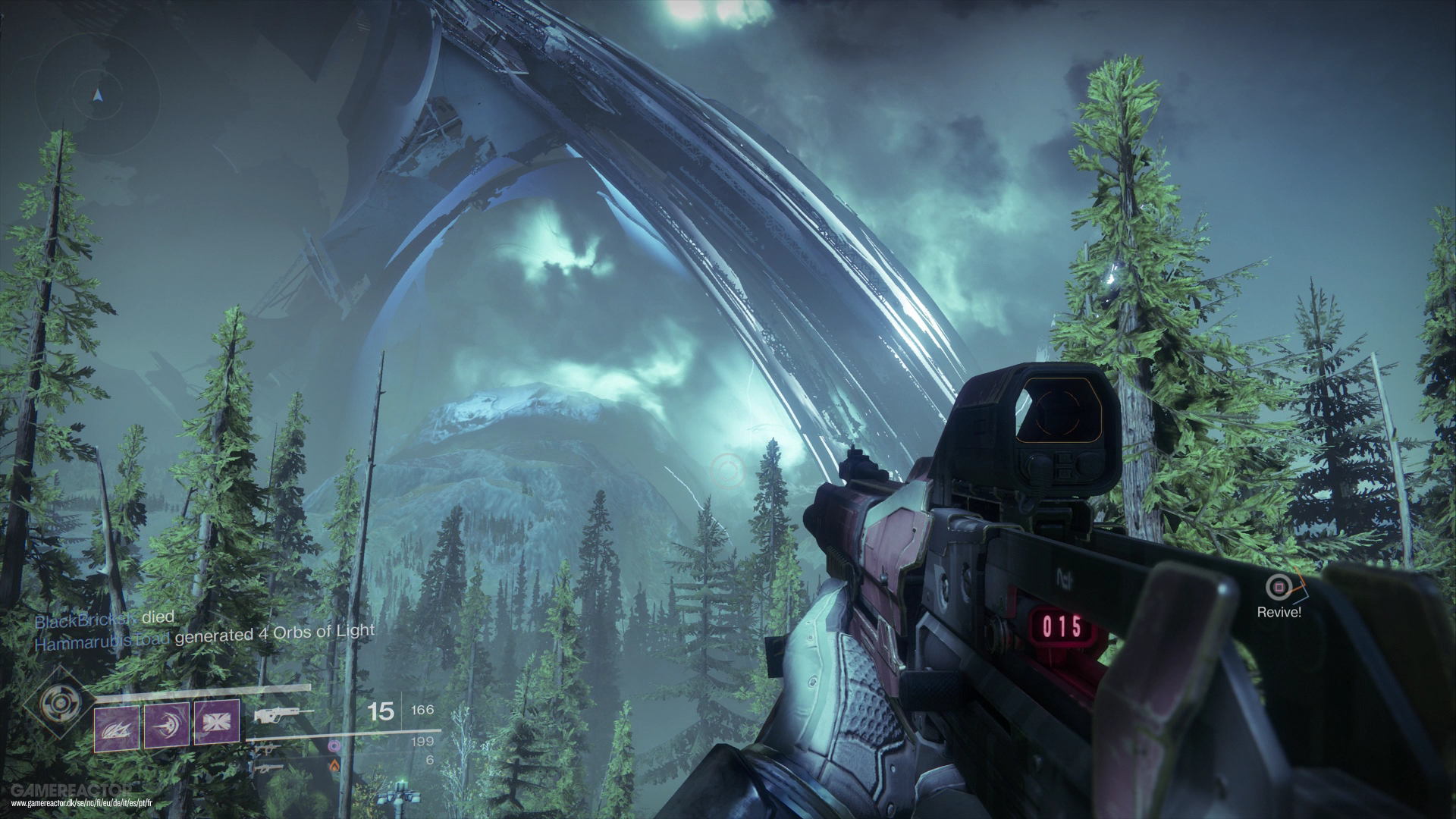The width and height of the screenshot is (1456, 819).
Task: Click the melee ability icon
Action: tap(116, 728)
